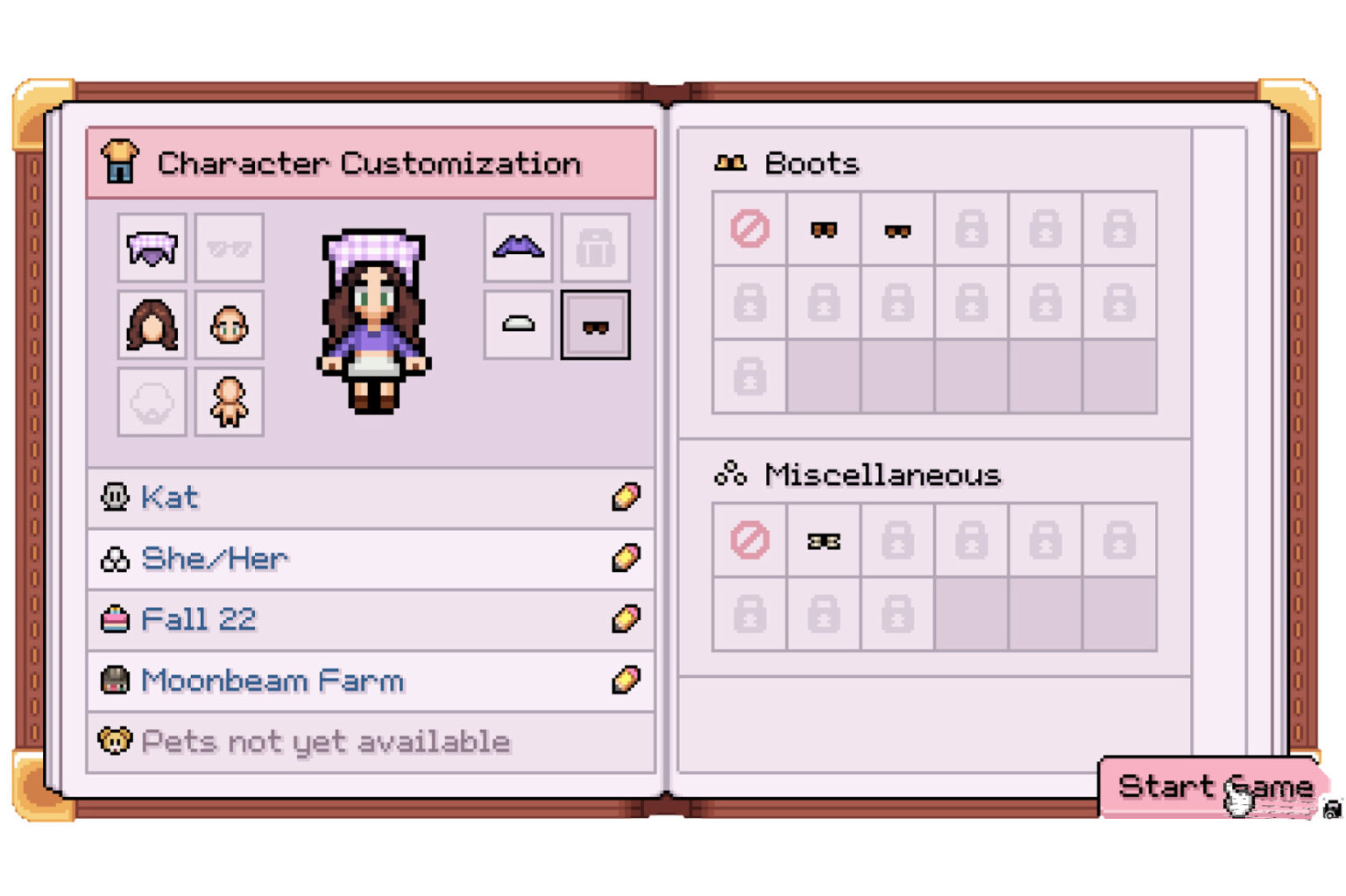Select the first pair of brown boots
This screenshot has height=896, width=1346.
click(822, 230)
